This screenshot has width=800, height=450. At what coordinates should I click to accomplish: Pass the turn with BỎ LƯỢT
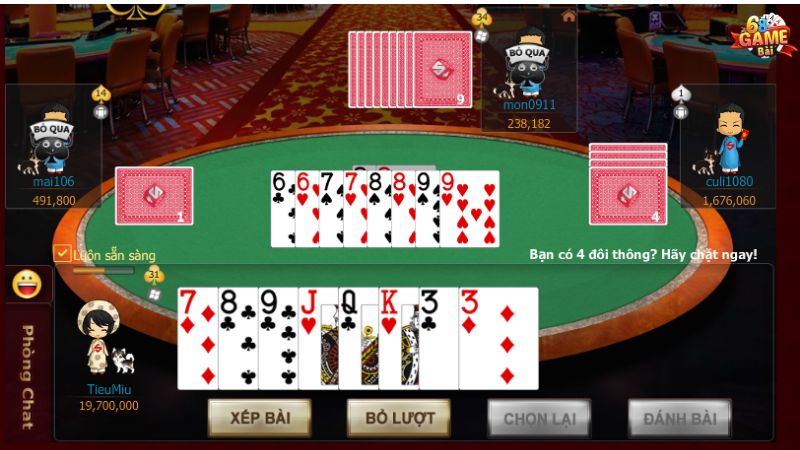point(398,417)
